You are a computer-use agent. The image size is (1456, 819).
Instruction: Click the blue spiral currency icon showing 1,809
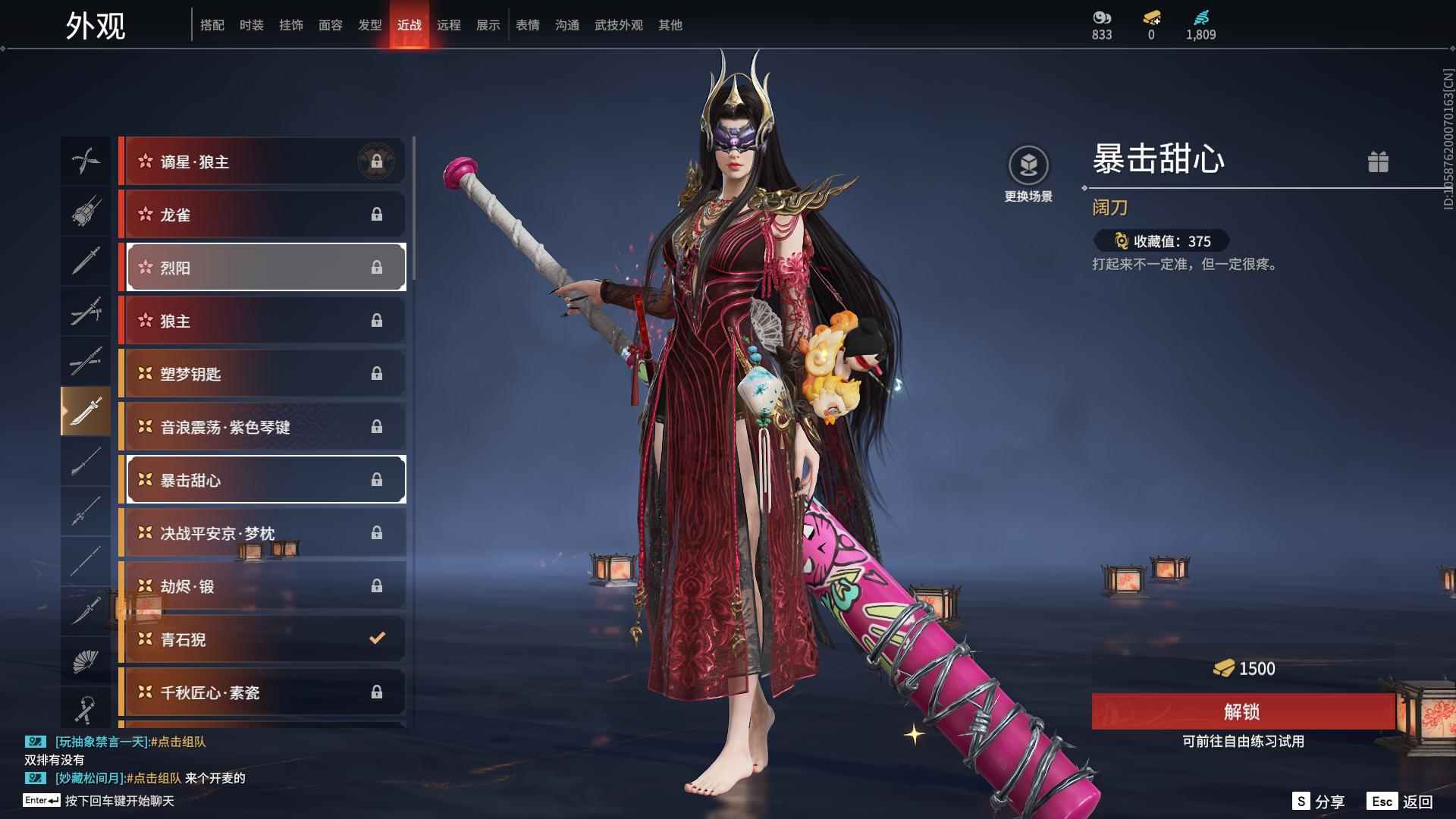point(1200,17)
